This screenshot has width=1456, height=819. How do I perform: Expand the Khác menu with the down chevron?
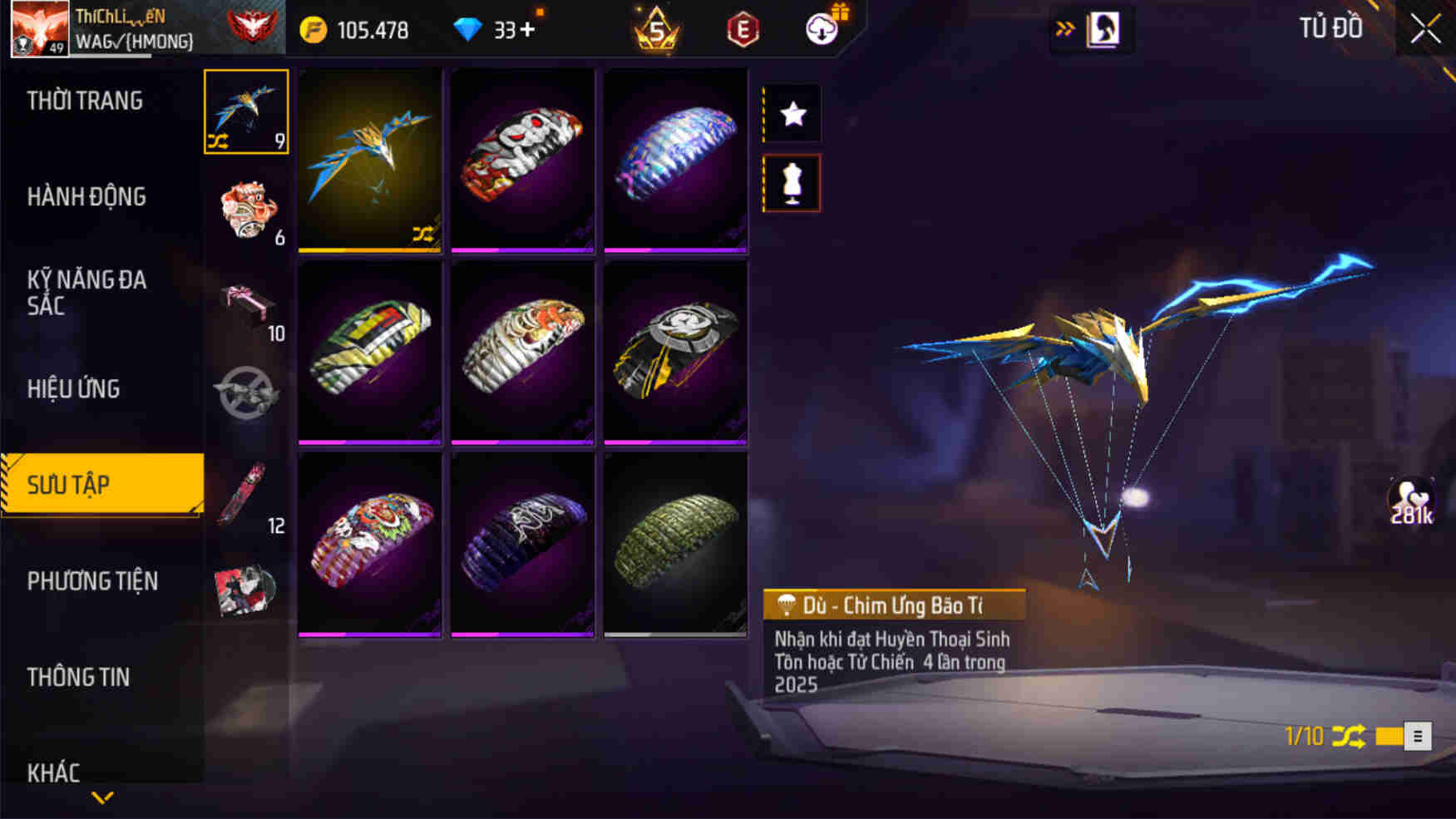101,796
